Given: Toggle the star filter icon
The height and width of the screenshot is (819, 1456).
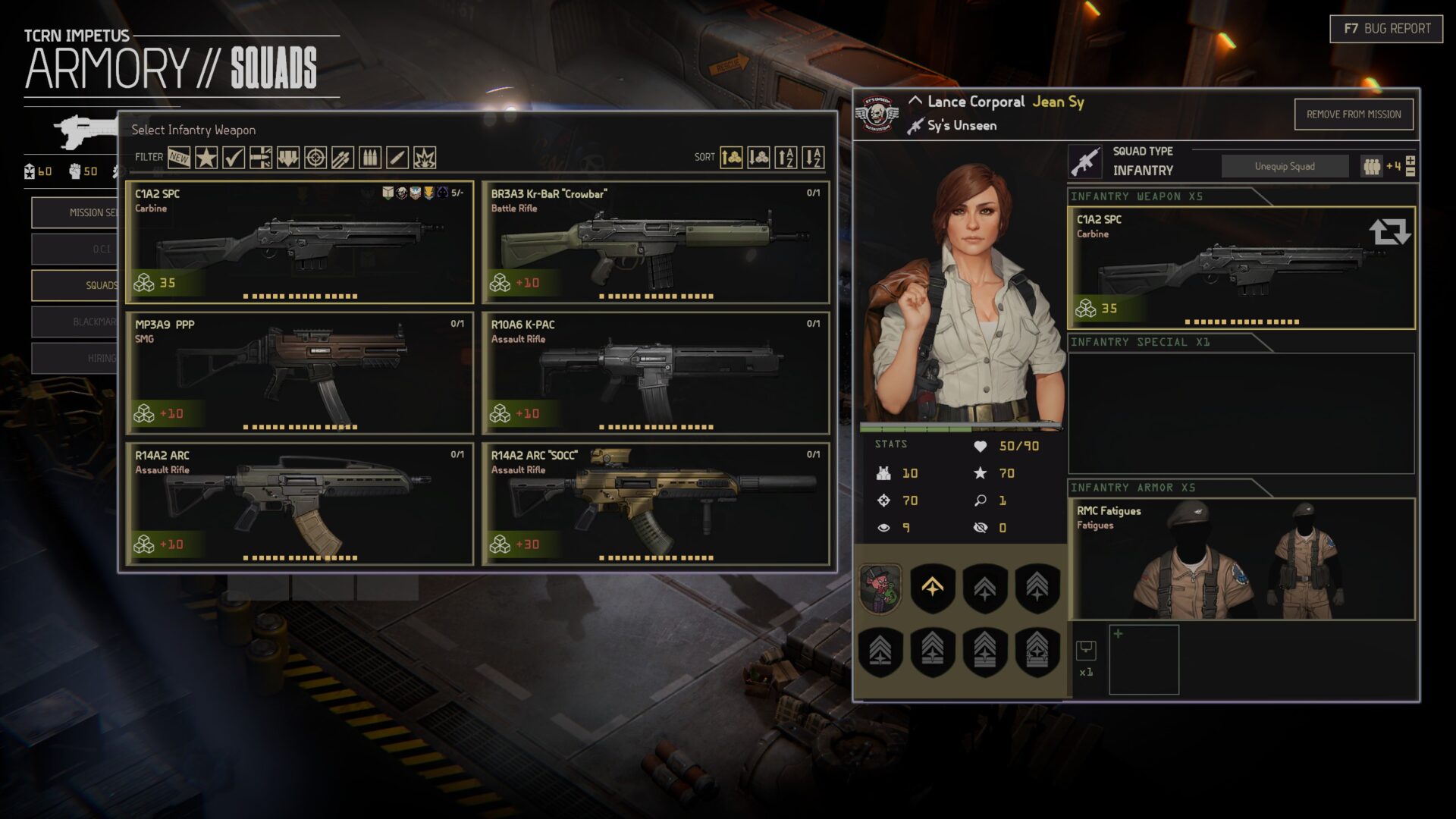Looking at the screenshot, I should 206,158.
